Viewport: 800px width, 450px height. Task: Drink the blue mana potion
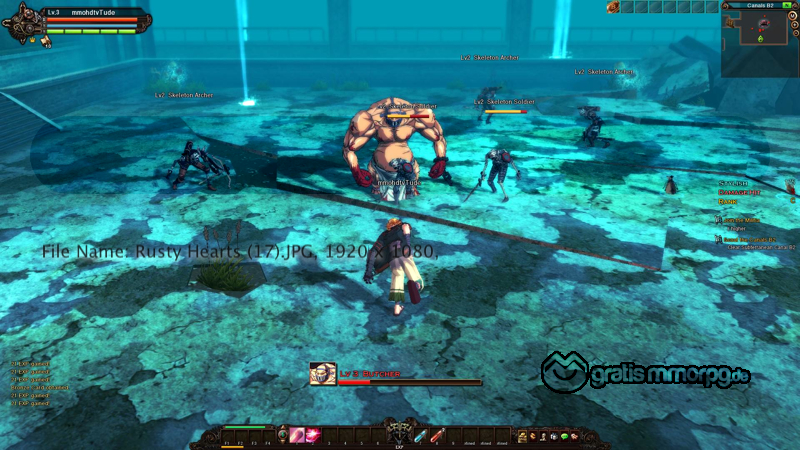click(422, 435)
